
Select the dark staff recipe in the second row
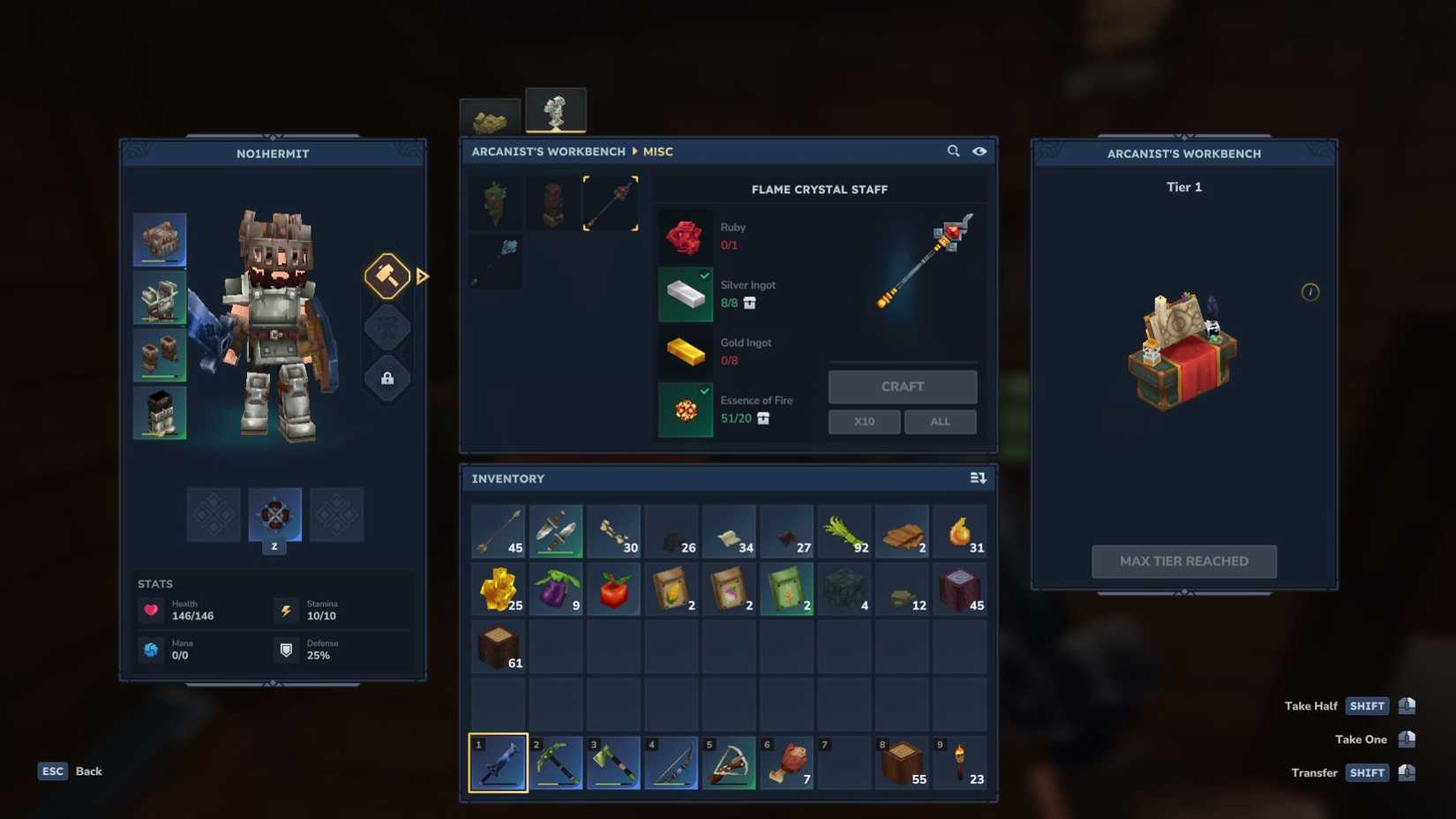(495, 260)
